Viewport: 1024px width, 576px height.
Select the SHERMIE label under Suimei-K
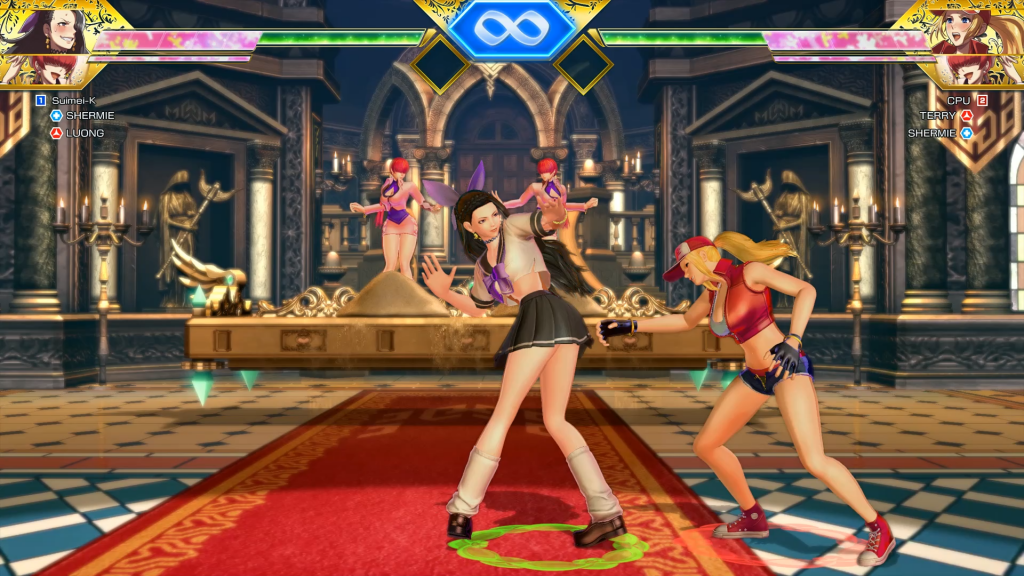90,116
